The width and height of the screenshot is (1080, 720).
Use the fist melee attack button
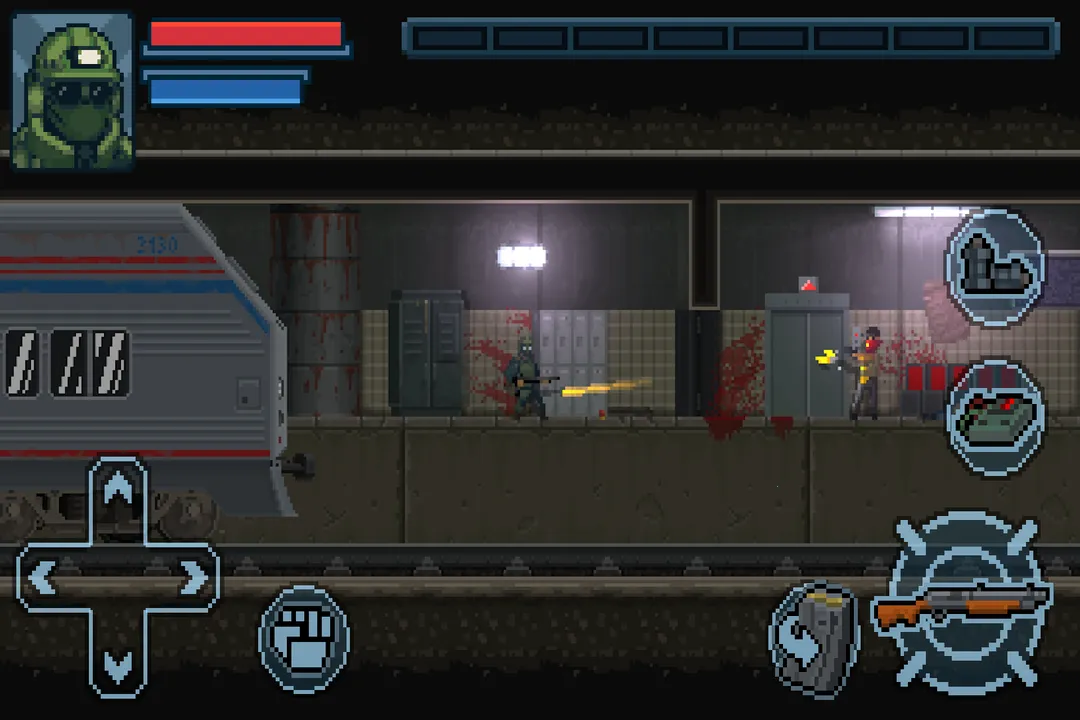[x=304, y=638]
